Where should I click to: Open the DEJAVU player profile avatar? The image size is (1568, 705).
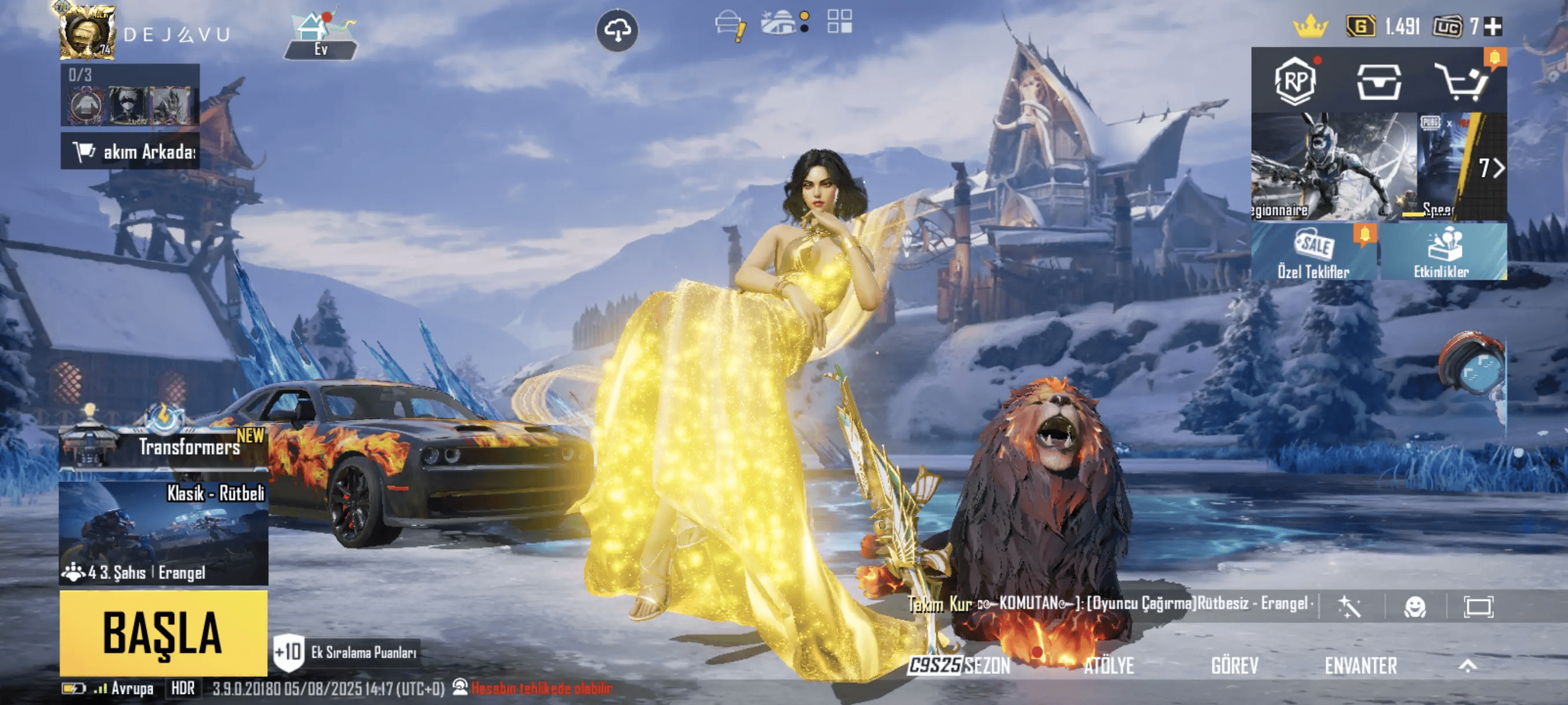87,32
